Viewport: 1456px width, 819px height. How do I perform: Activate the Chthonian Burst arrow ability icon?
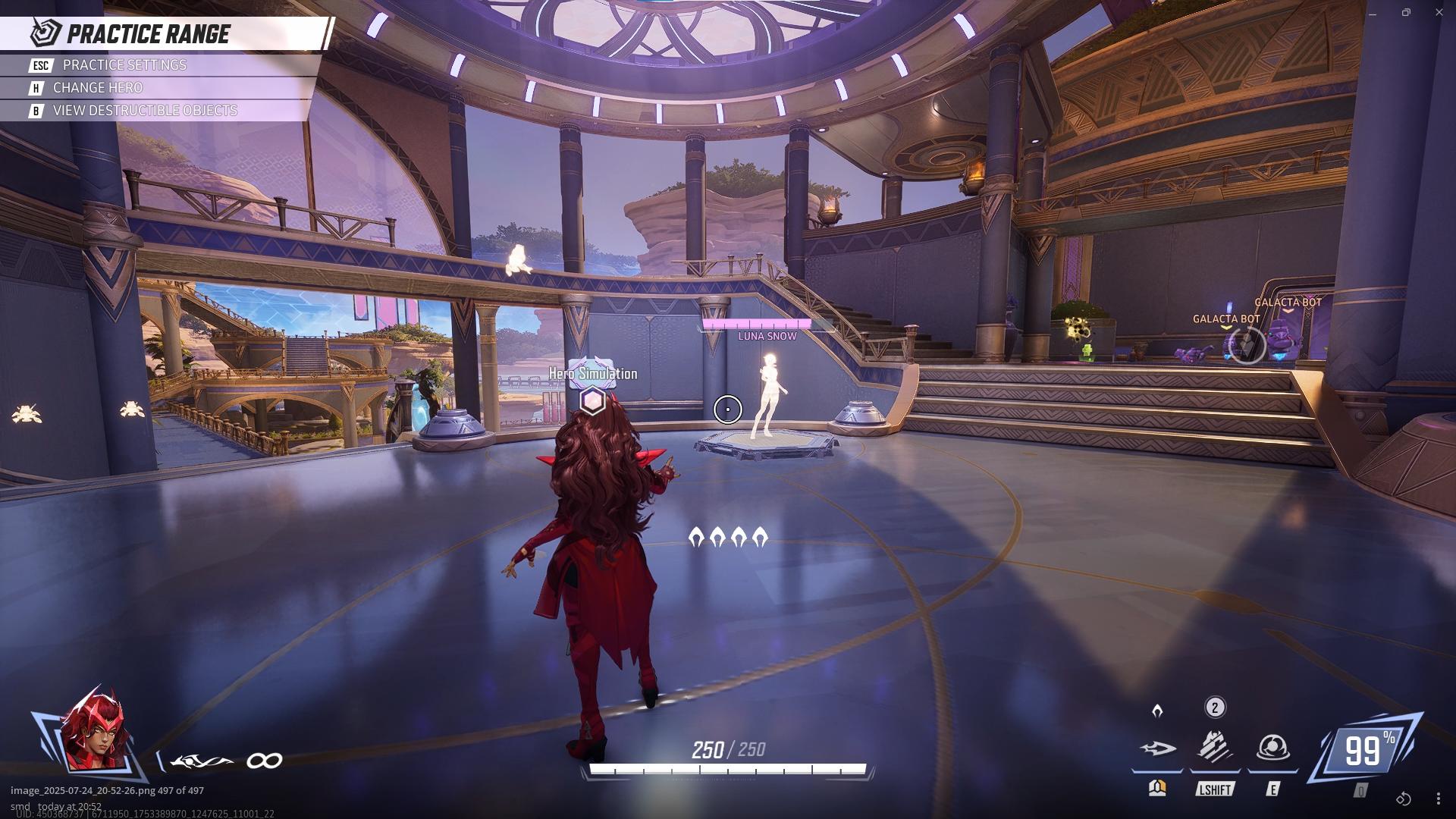click(1157, 748)
